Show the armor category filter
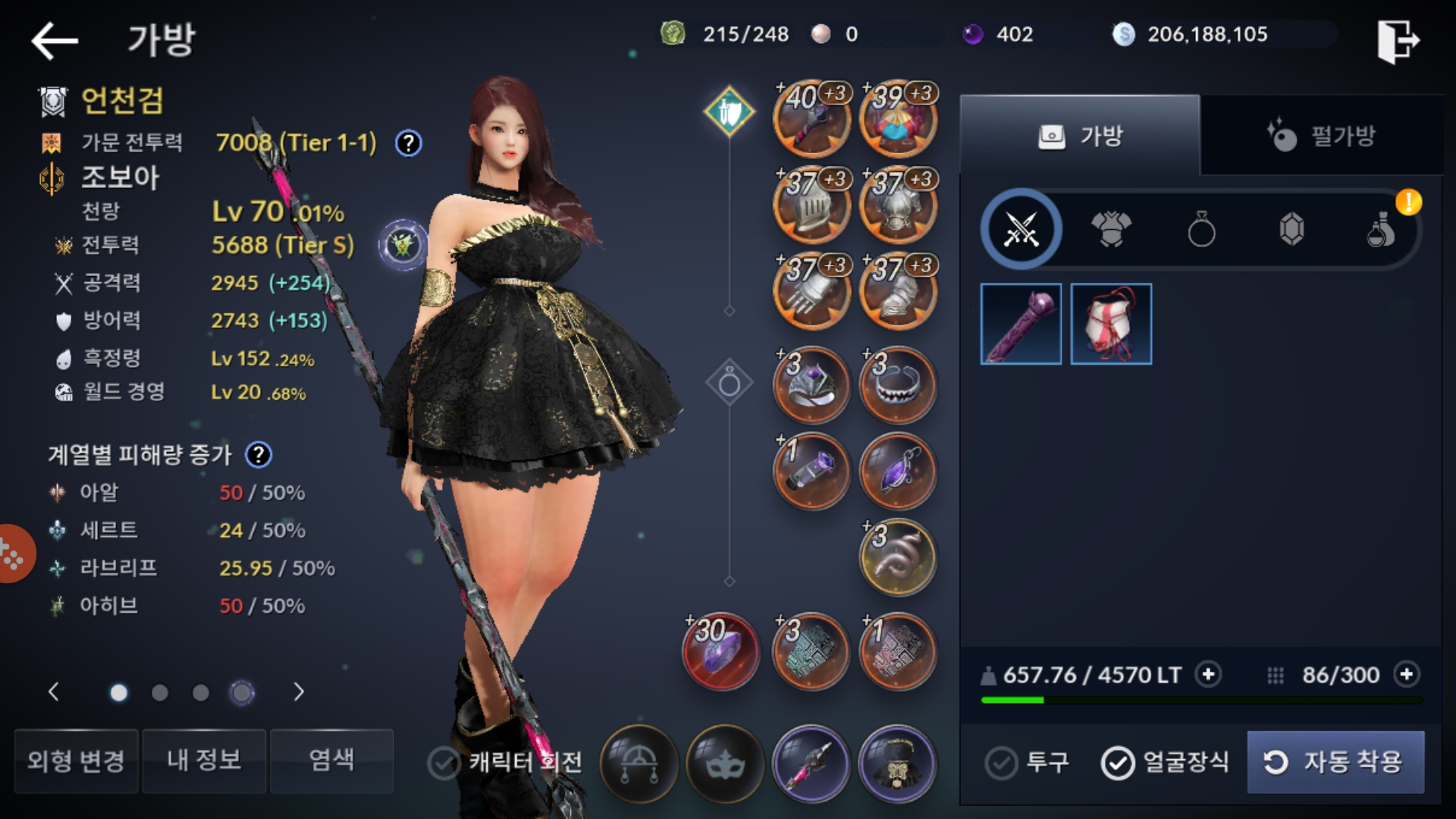 point(1111,229)
